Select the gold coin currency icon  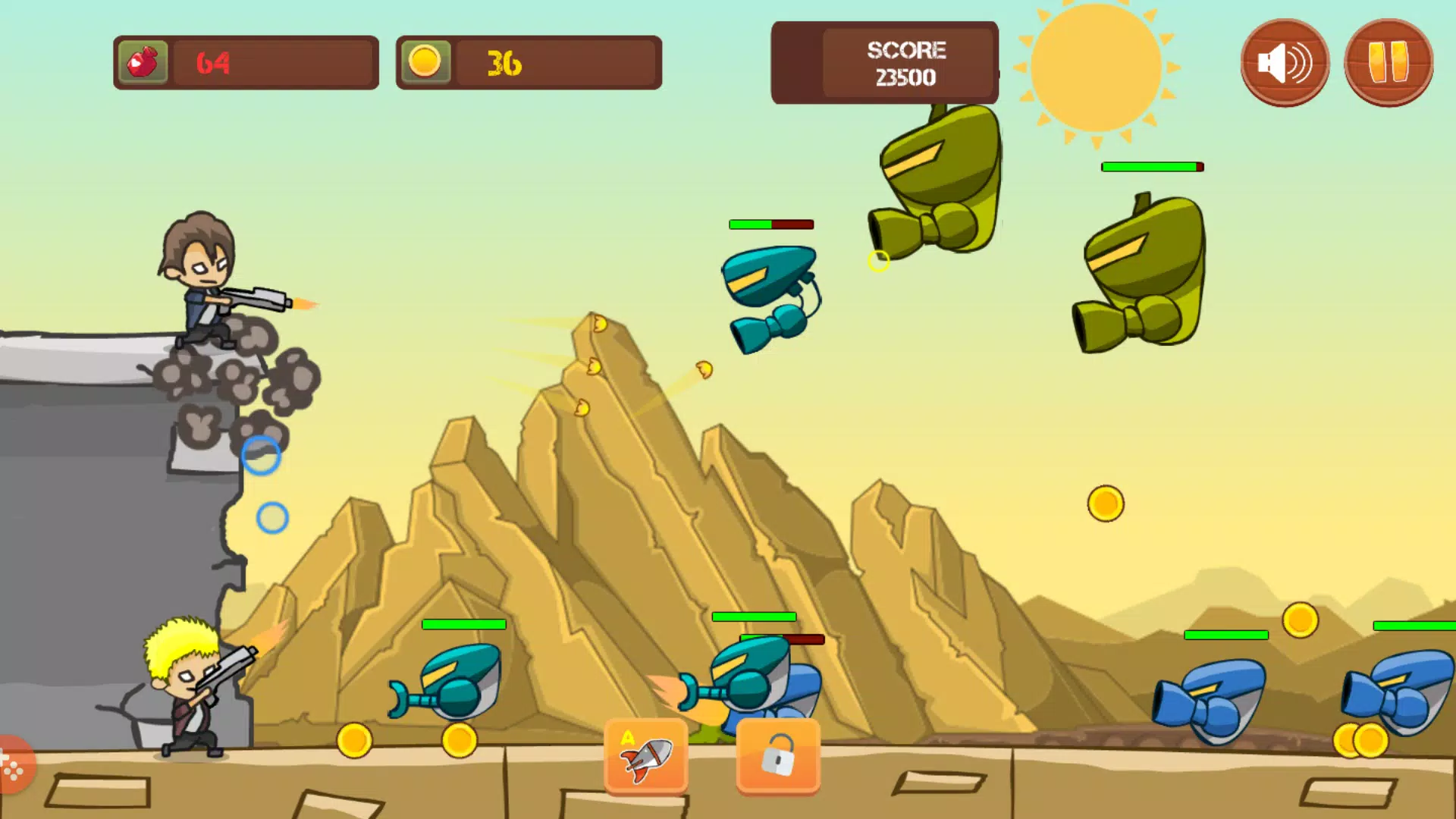426,61
